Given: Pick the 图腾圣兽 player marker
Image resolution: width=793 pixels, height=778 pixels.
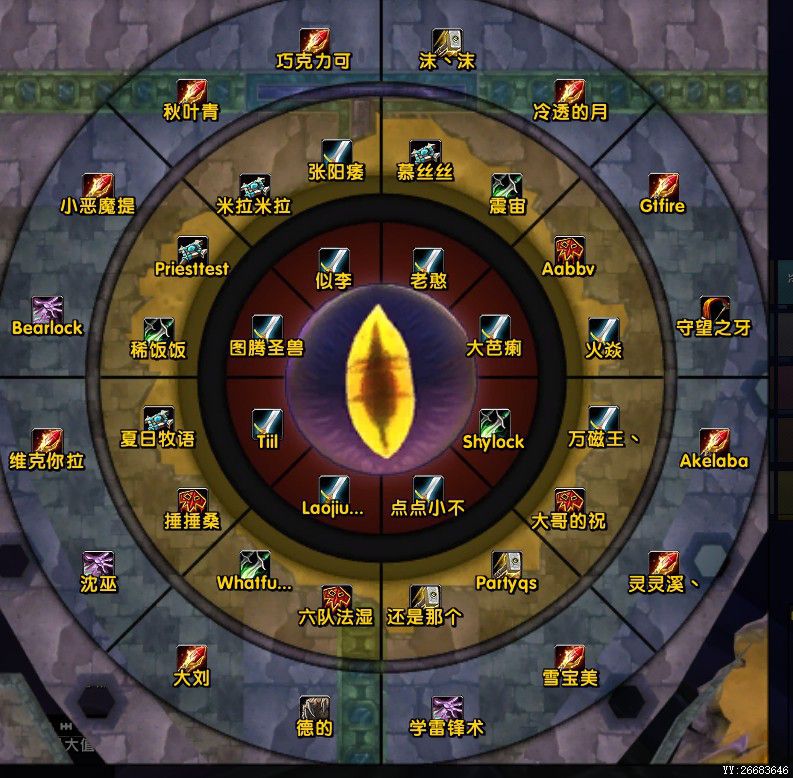Looking at the screenshot, I should pos(267,330).
